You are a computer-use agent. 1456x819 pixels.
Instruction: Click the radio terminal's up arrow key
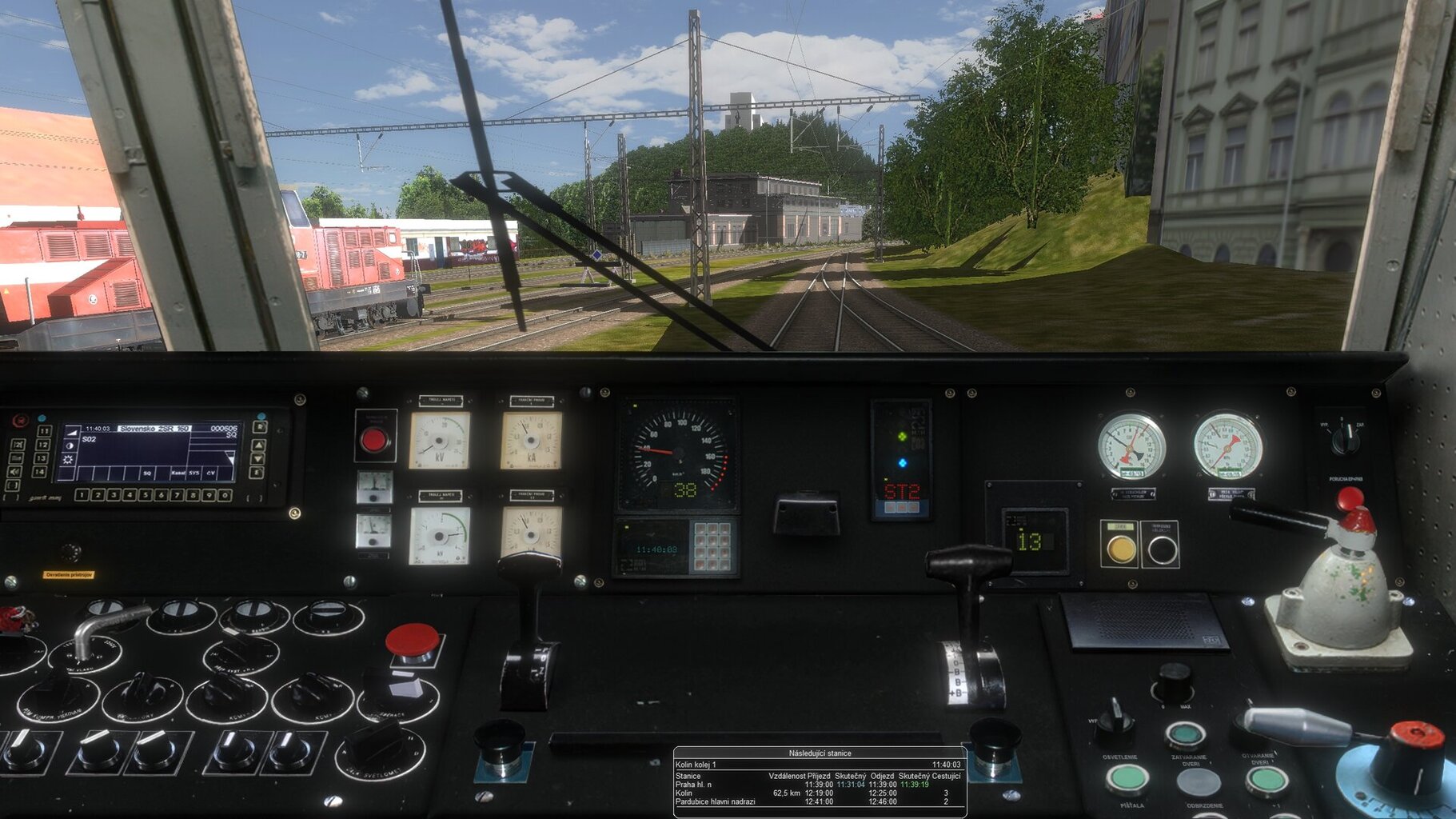tap(258, 444)
